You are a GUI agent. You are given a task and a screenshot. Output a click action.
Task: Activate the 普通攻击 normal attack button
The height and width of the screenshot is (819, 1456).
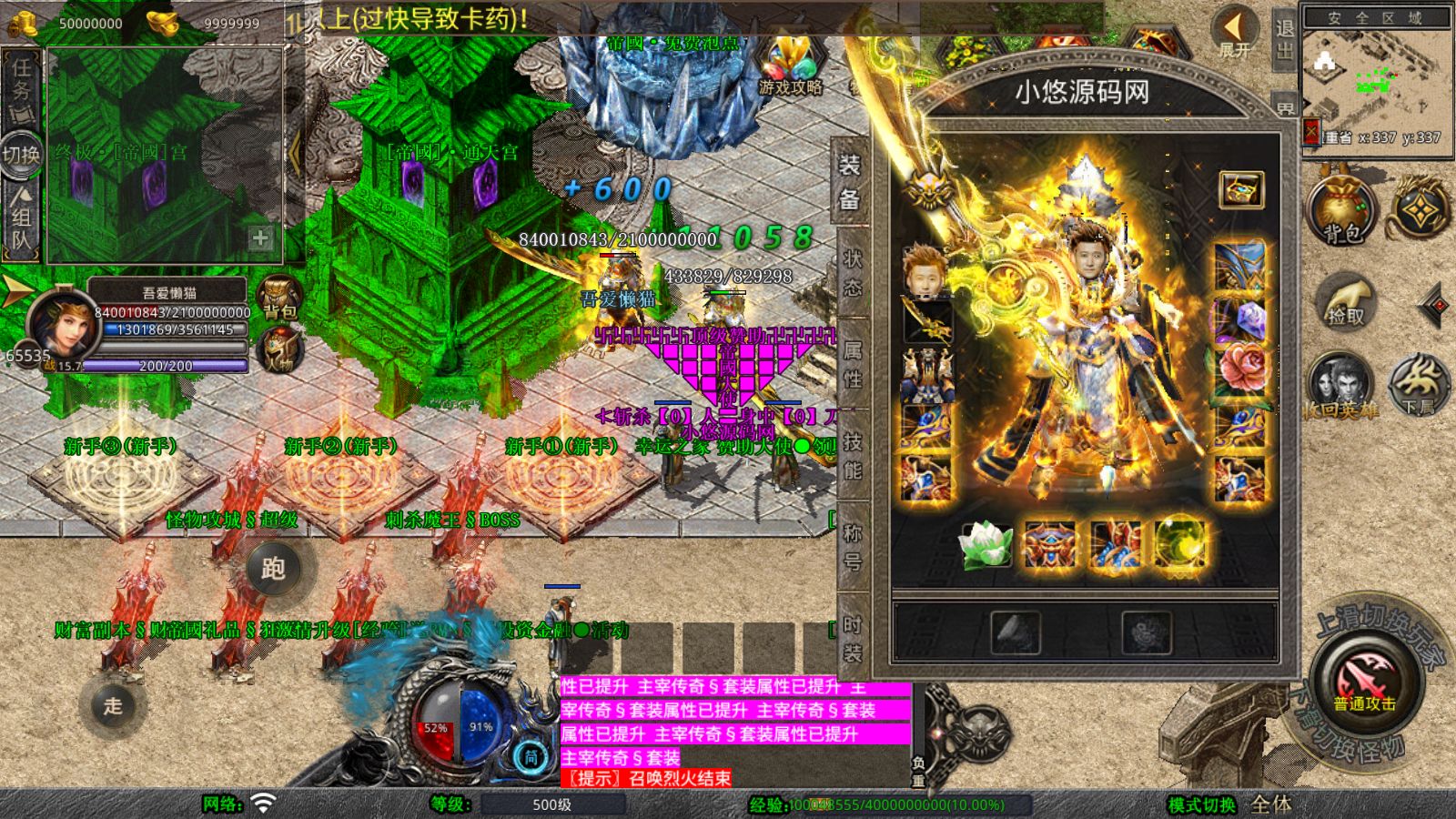click(x=1363, y=682)
